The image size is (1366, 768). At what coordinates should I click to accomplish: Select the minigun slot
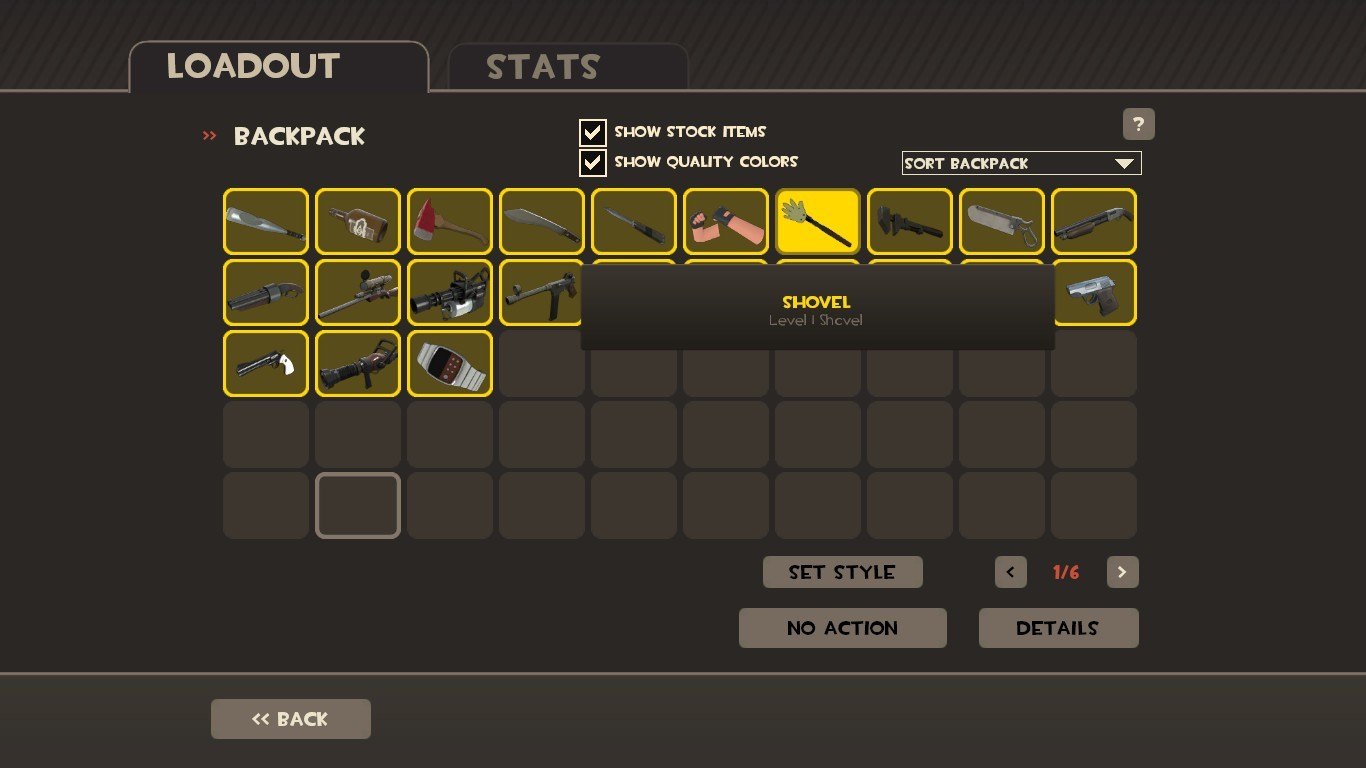point(450,293)
